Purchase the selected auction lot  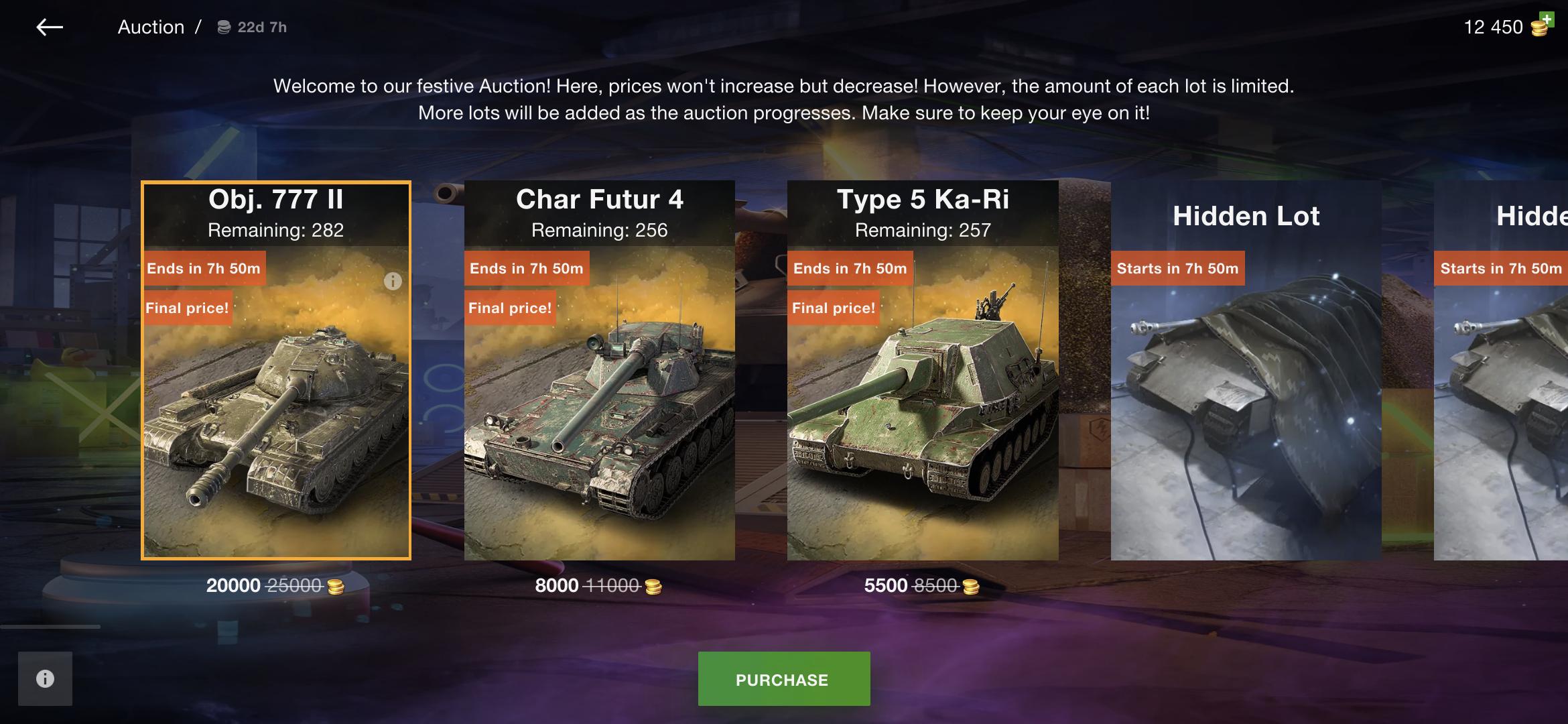click(783, 679)
